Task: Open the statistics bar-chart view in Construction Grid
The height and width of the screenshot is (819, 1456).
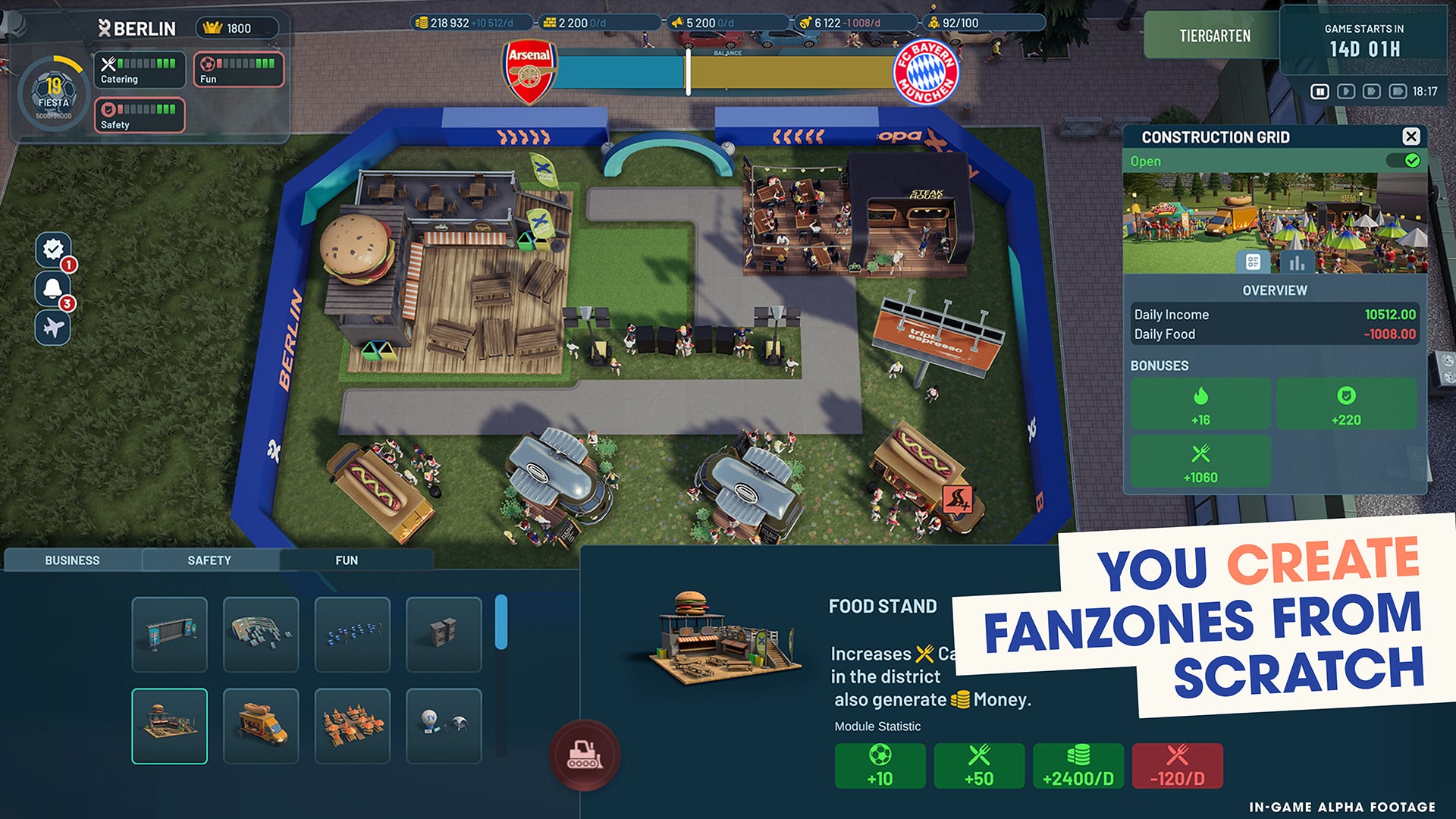Action: pos(1298,262)
